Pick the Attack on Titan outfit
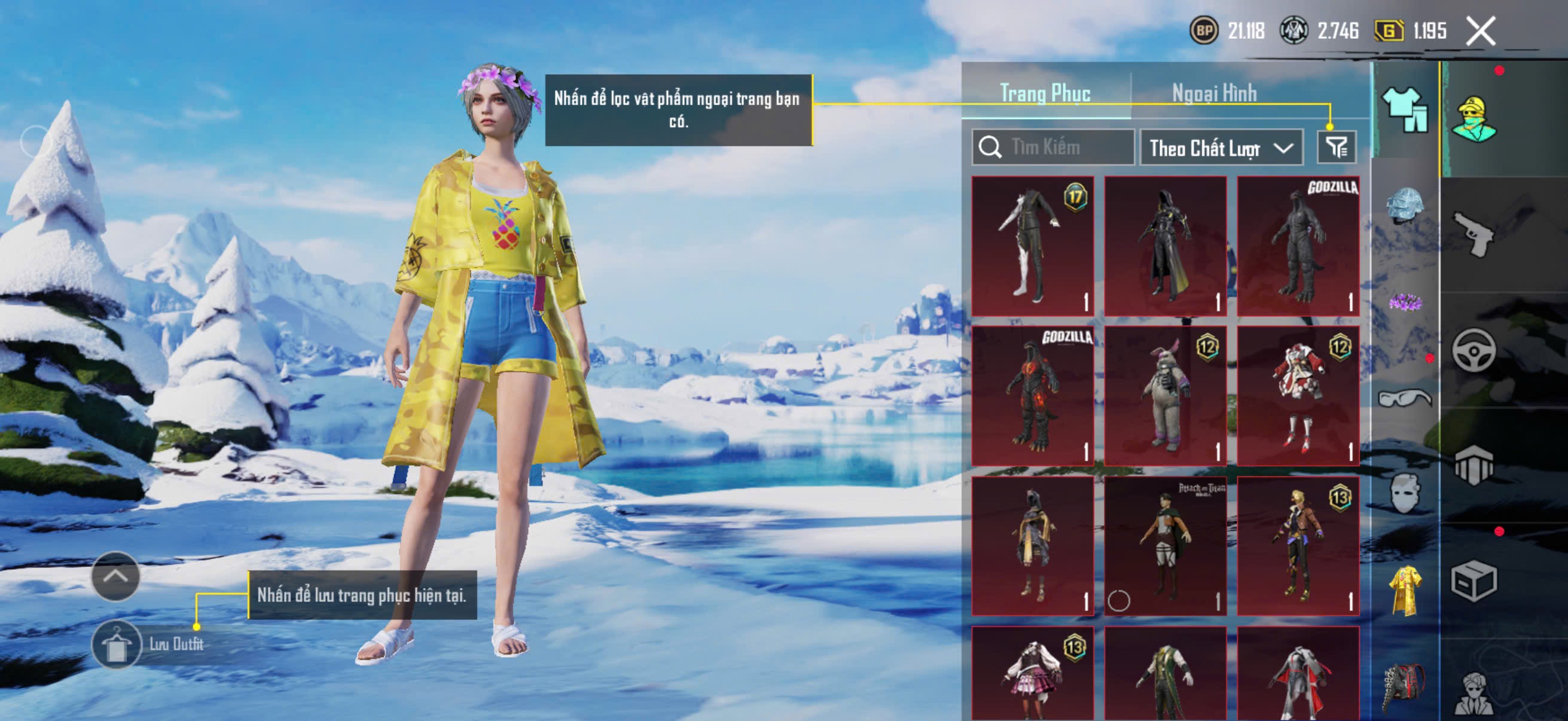Image resolution: width=1568 pixels, height=721 pixels. [1165, 546]
